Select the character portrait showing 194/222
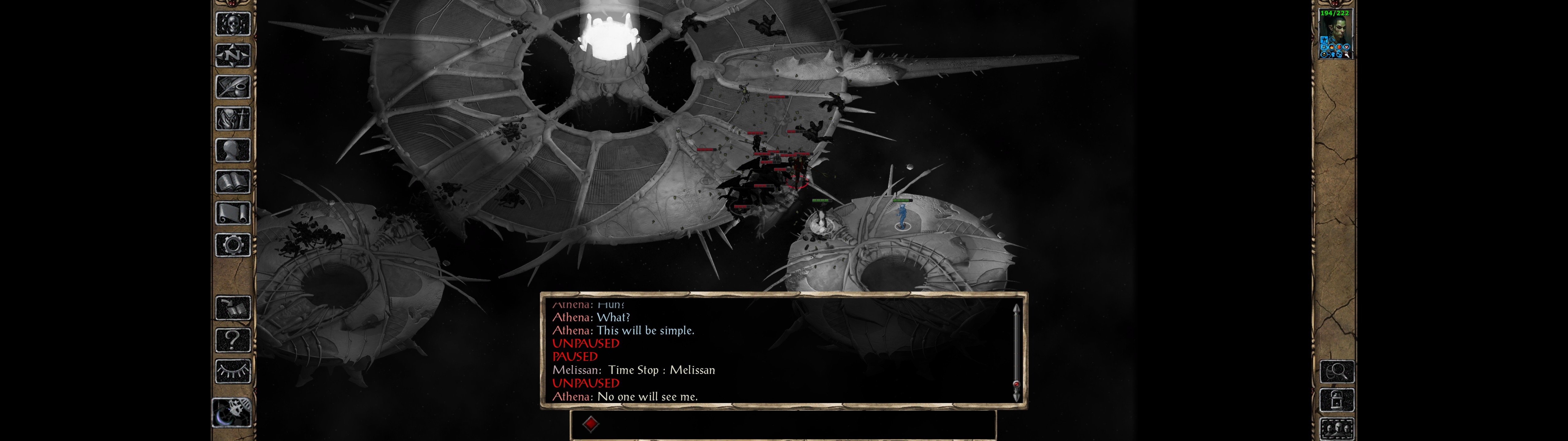 coord(1335,35)
